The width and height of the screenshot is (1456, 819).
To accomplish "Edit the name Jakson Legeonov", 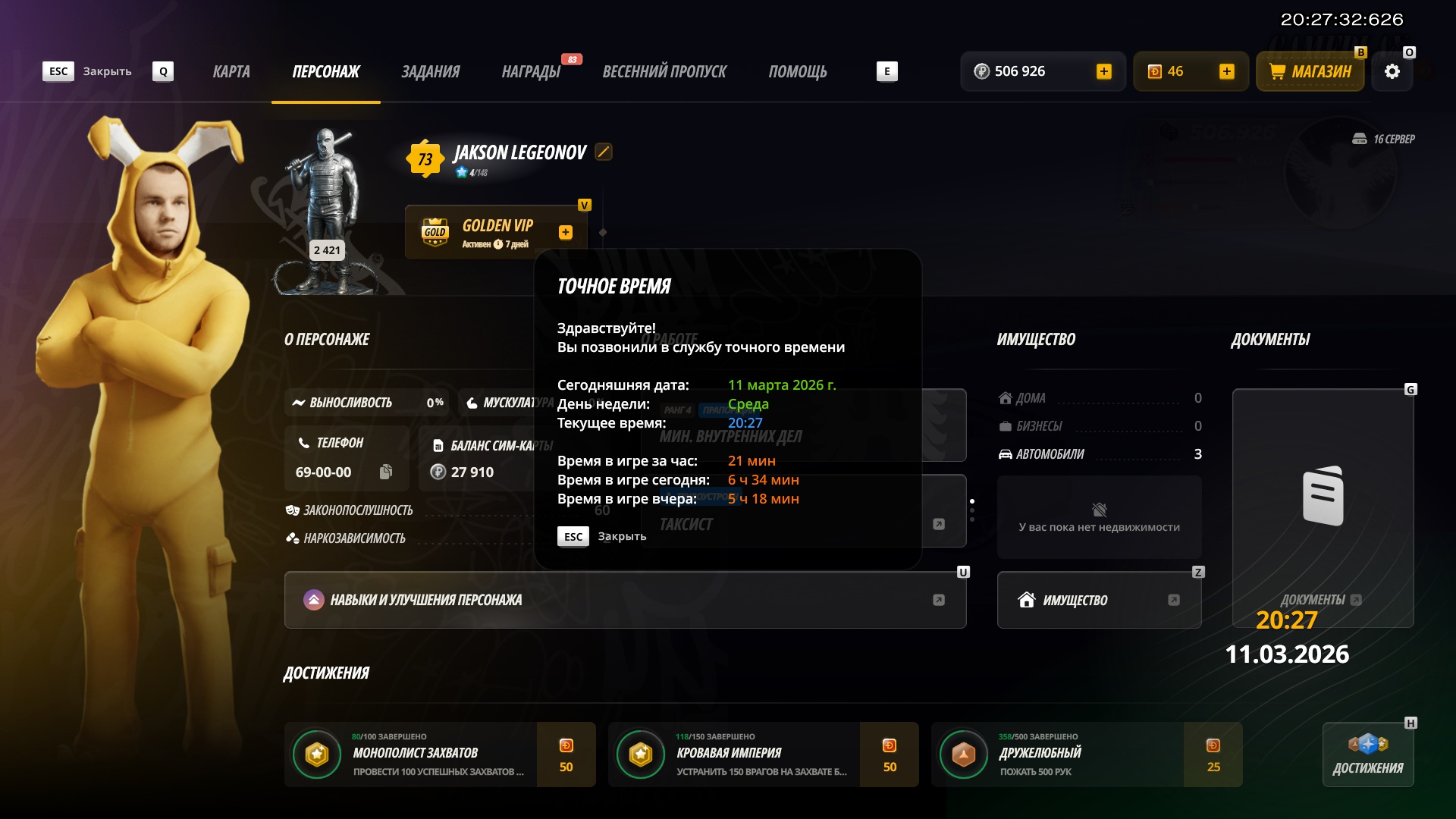I will point(604,152).
